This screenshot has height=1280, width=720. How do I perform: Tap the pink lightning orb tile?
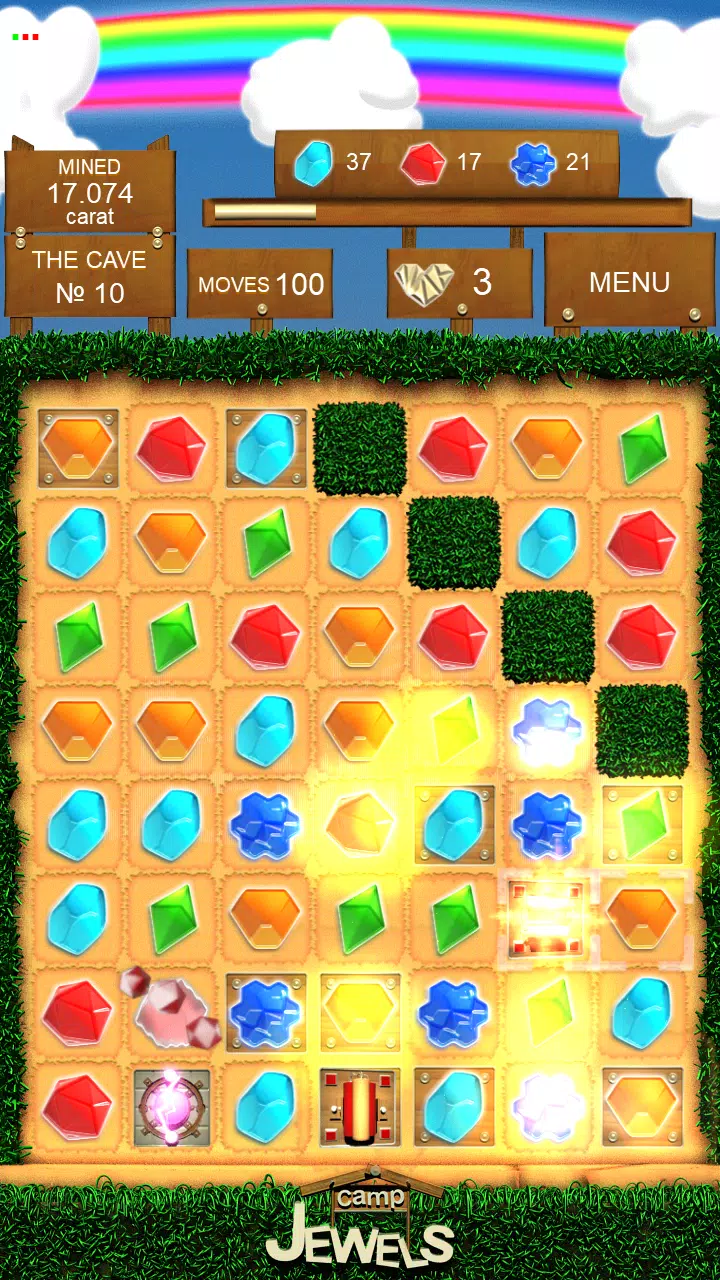click(x=172, y=1107)
